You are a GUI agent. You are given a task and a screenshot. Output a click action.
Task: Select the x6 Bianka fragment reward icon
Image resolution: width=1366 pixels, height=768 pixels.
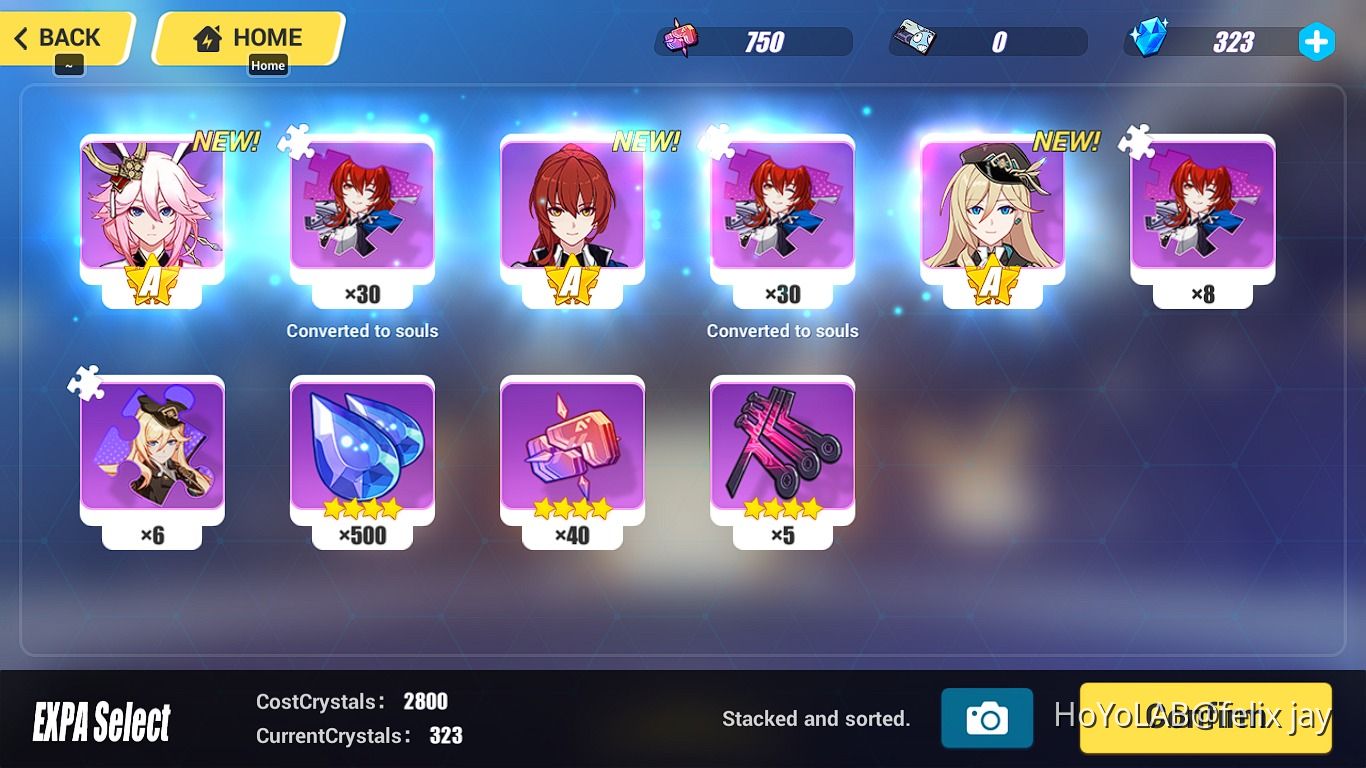click(x=152, y=450)
